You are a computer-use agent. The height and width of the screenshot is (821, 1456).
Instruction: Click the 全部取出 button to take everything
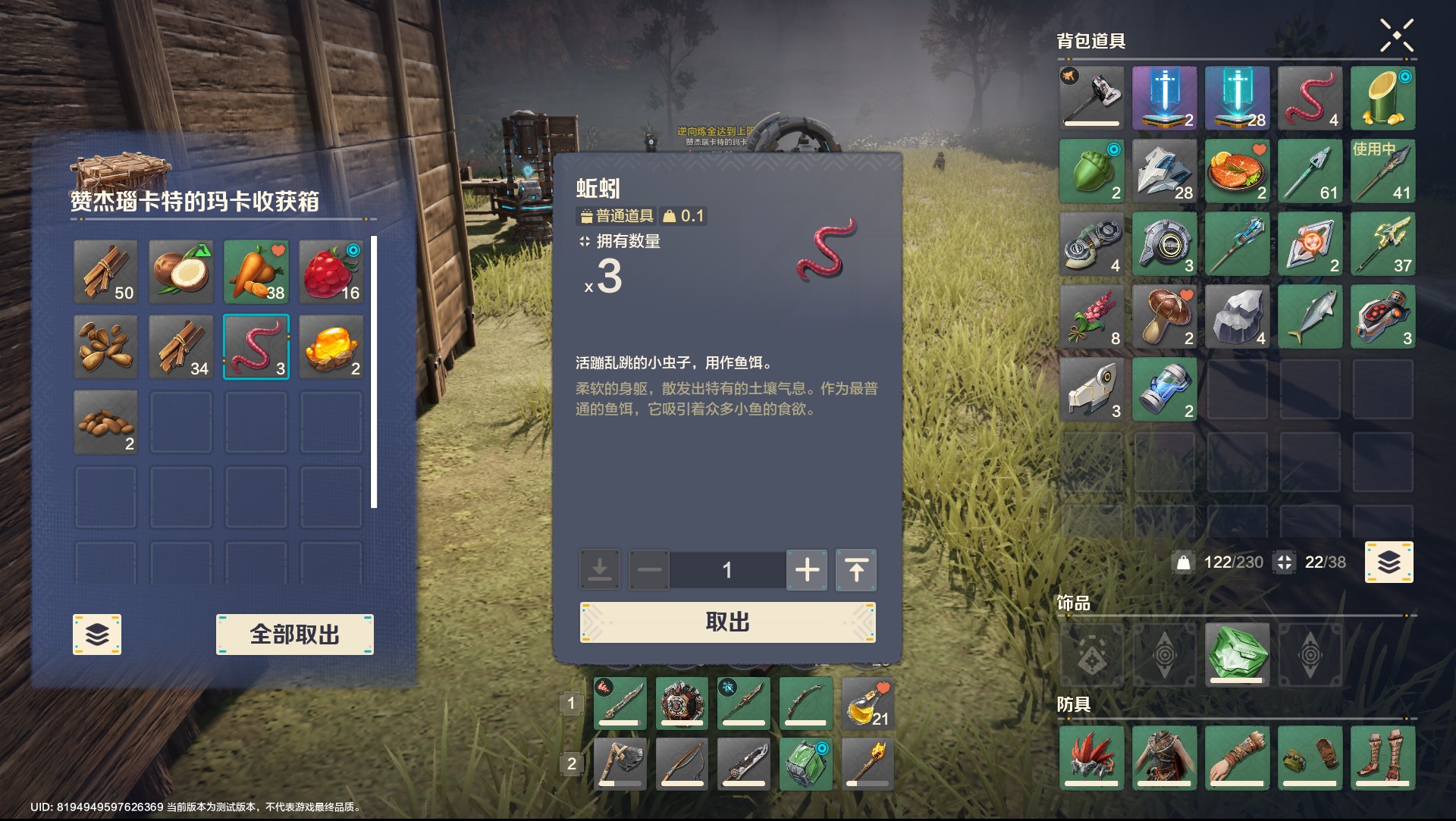(294, 634)
